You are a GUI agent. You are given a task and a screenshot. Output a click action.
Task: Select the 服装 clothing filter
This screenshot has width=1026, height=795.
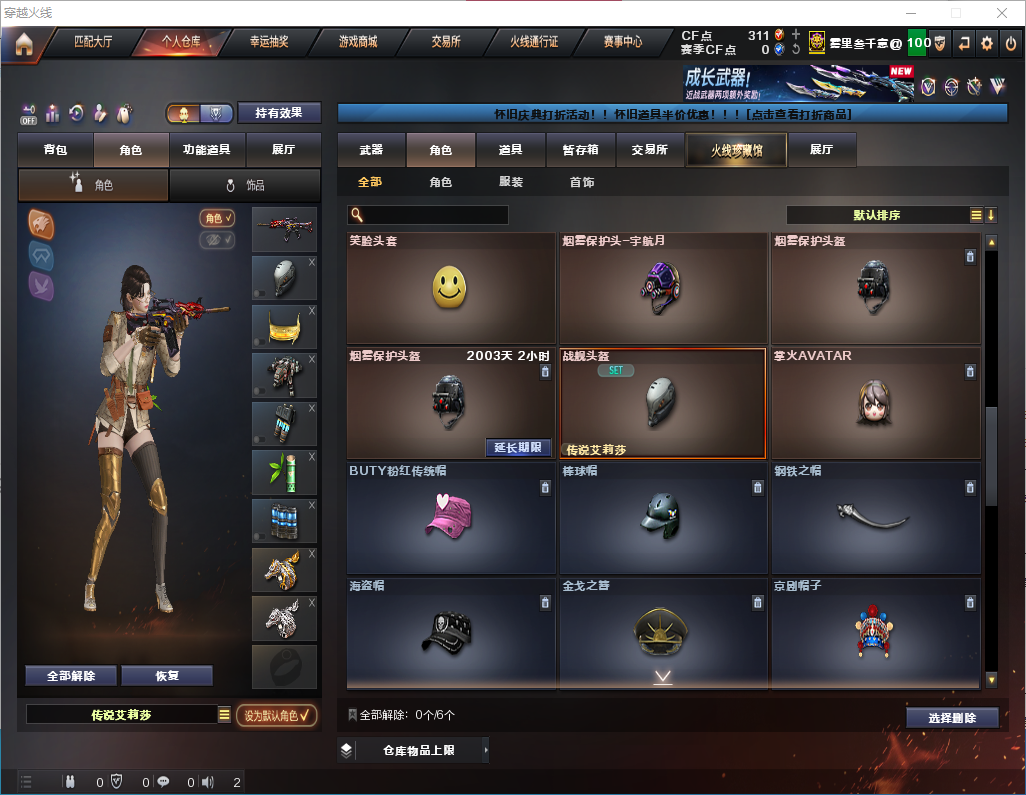coord(511,182)
